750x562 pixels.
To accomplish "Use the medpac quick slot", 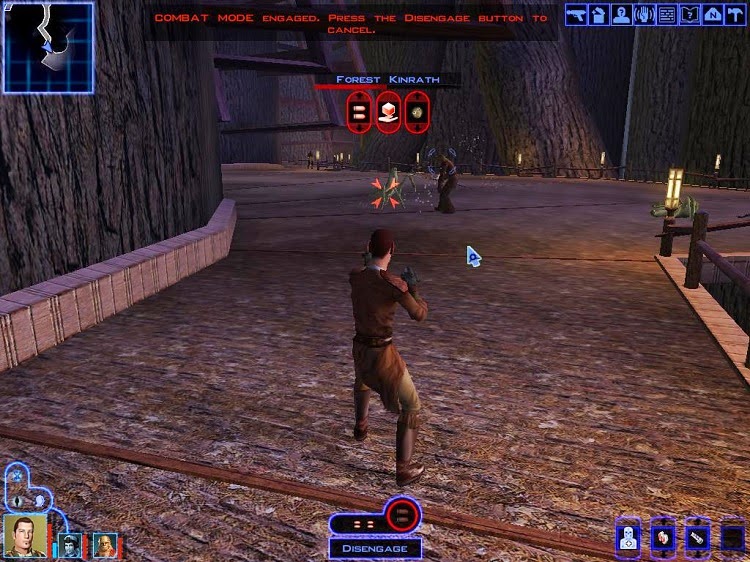I will 628,540.
